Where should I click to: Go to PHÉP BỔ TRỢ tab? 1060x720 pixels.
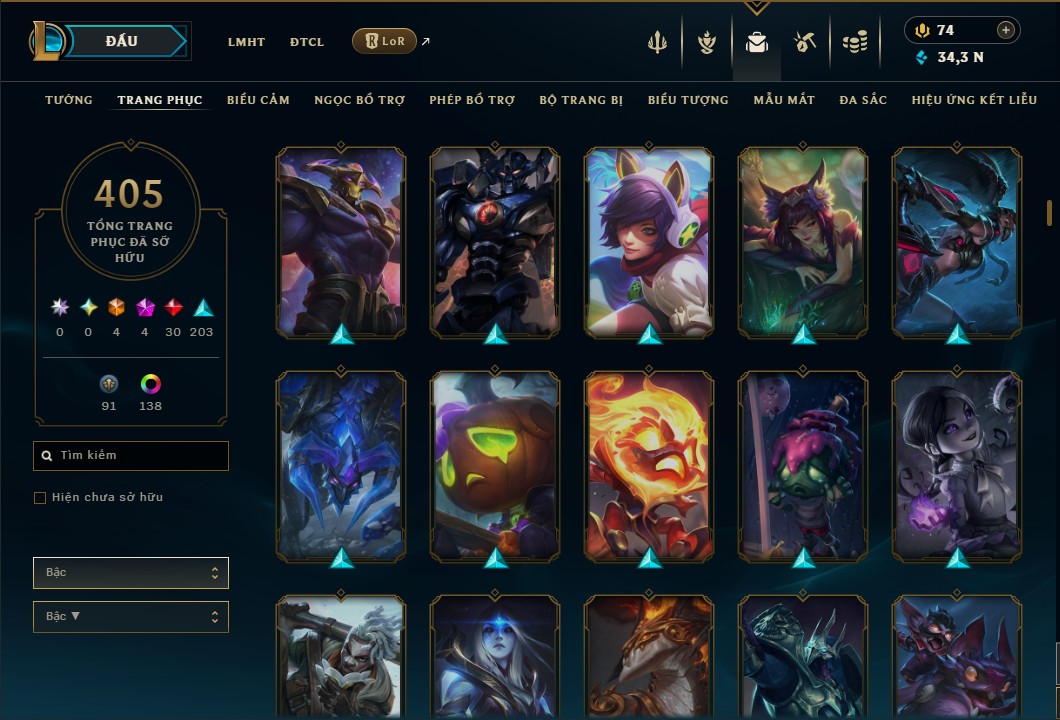click(x=472, y=100)
